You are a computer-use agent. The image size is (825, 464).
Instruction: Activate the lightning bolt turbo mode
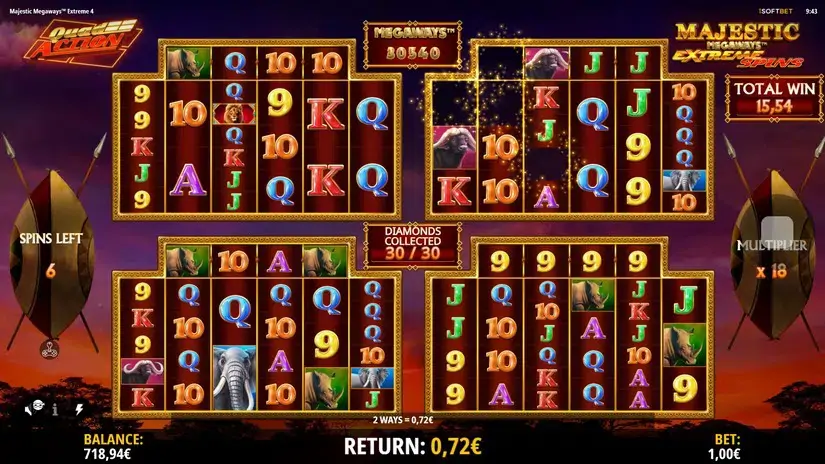pyautogui.click(x=79, y=409)
